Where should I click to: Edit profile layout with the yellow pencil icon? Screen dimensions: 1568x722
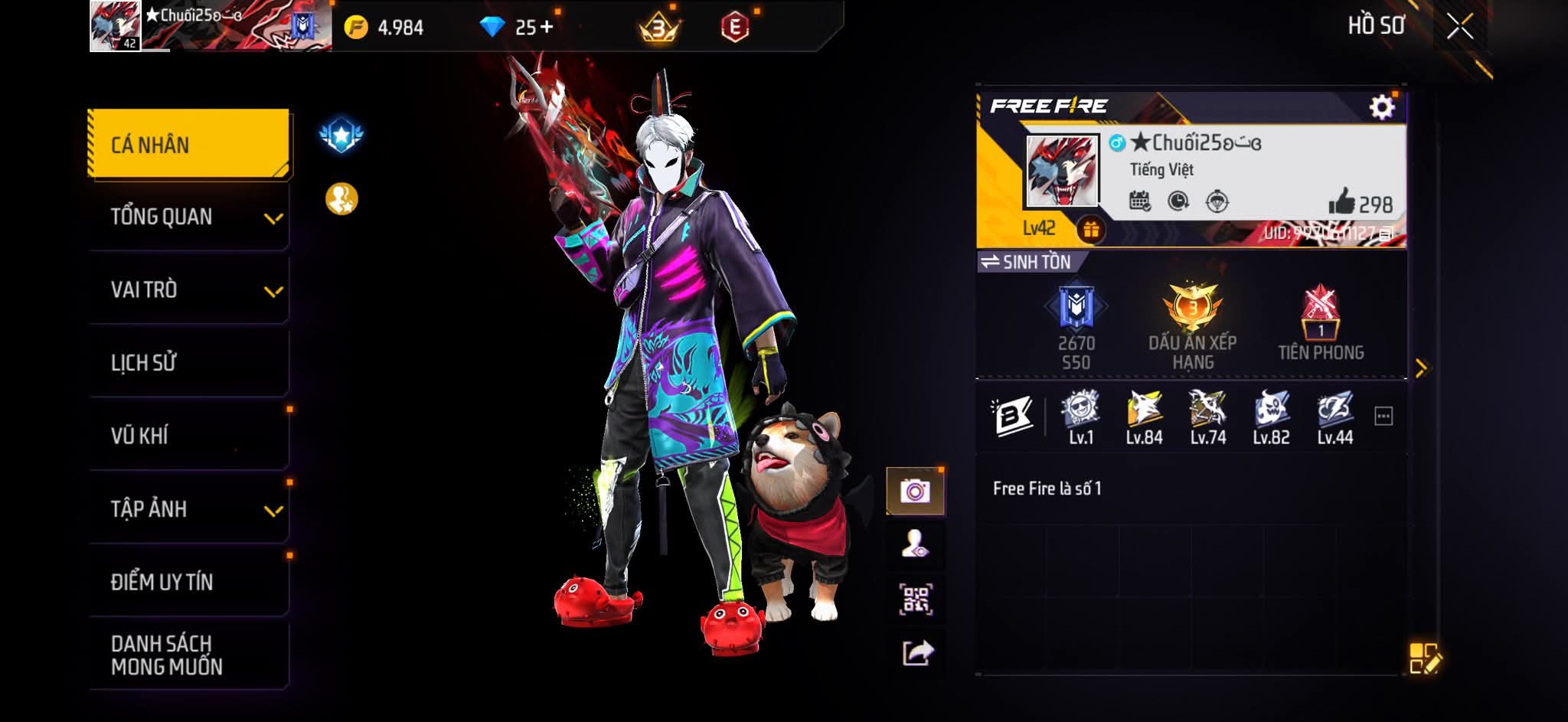point(1424,658)
